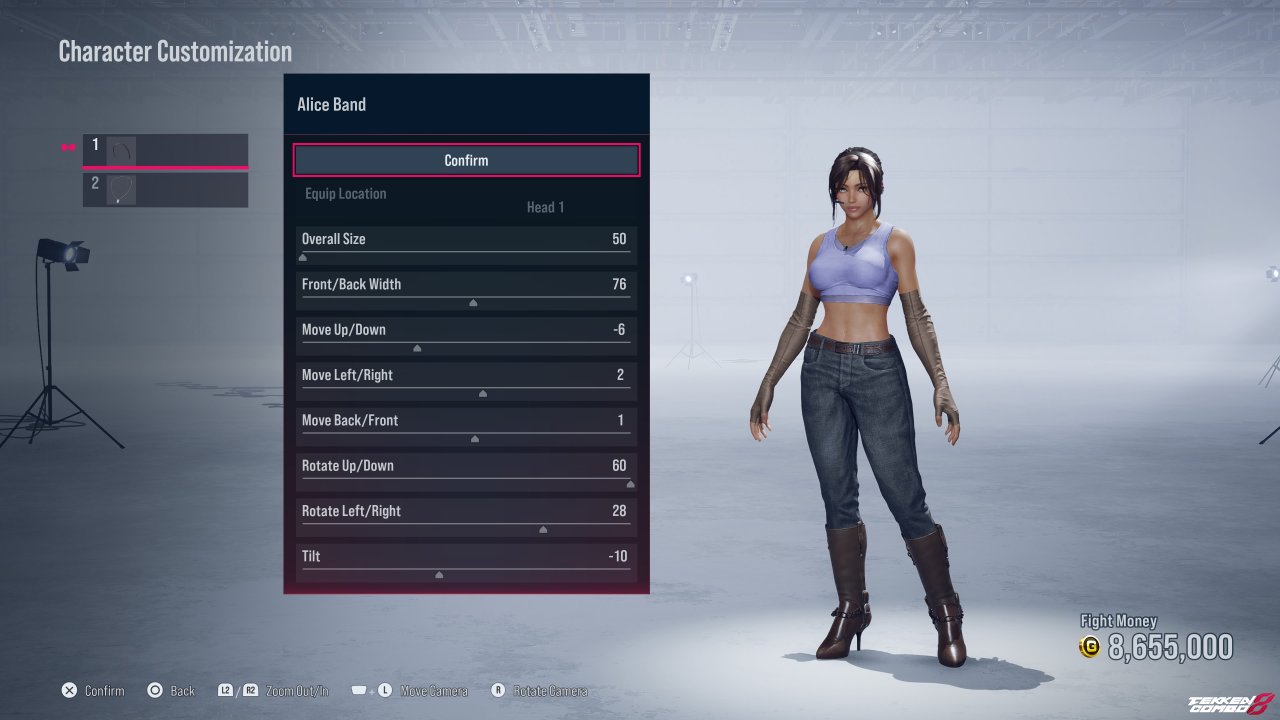Choose accessory slot 2
1280x720 pixels.
point(165,189)
